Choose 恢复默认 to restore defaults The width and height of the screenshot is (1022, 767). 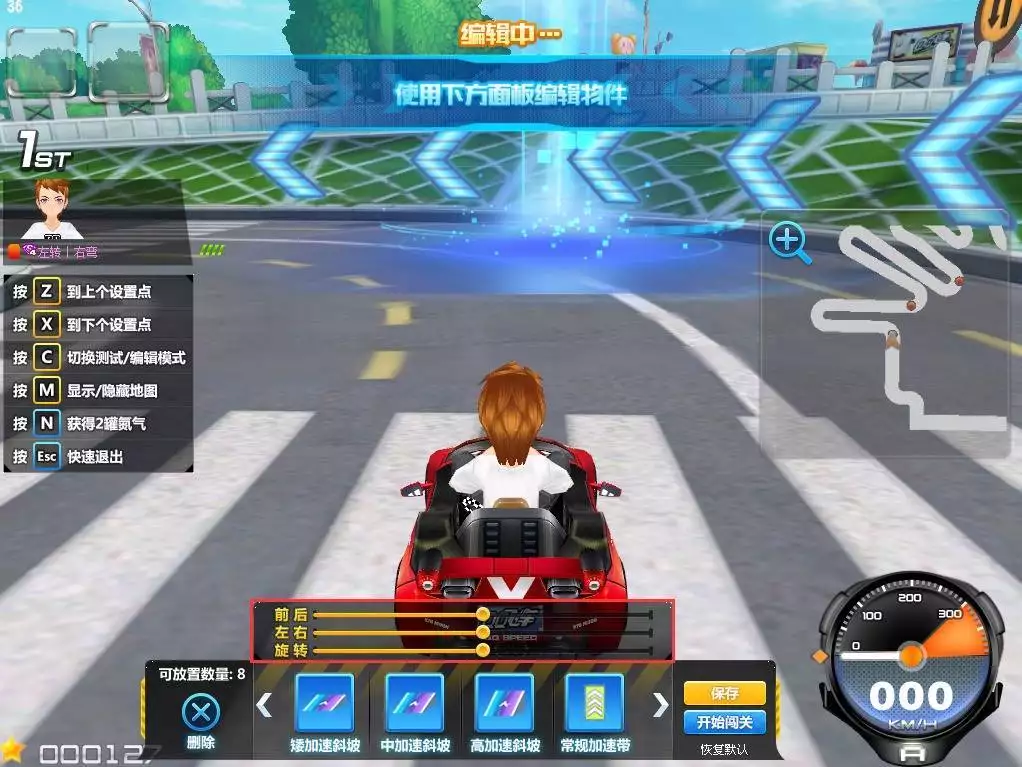724,749
